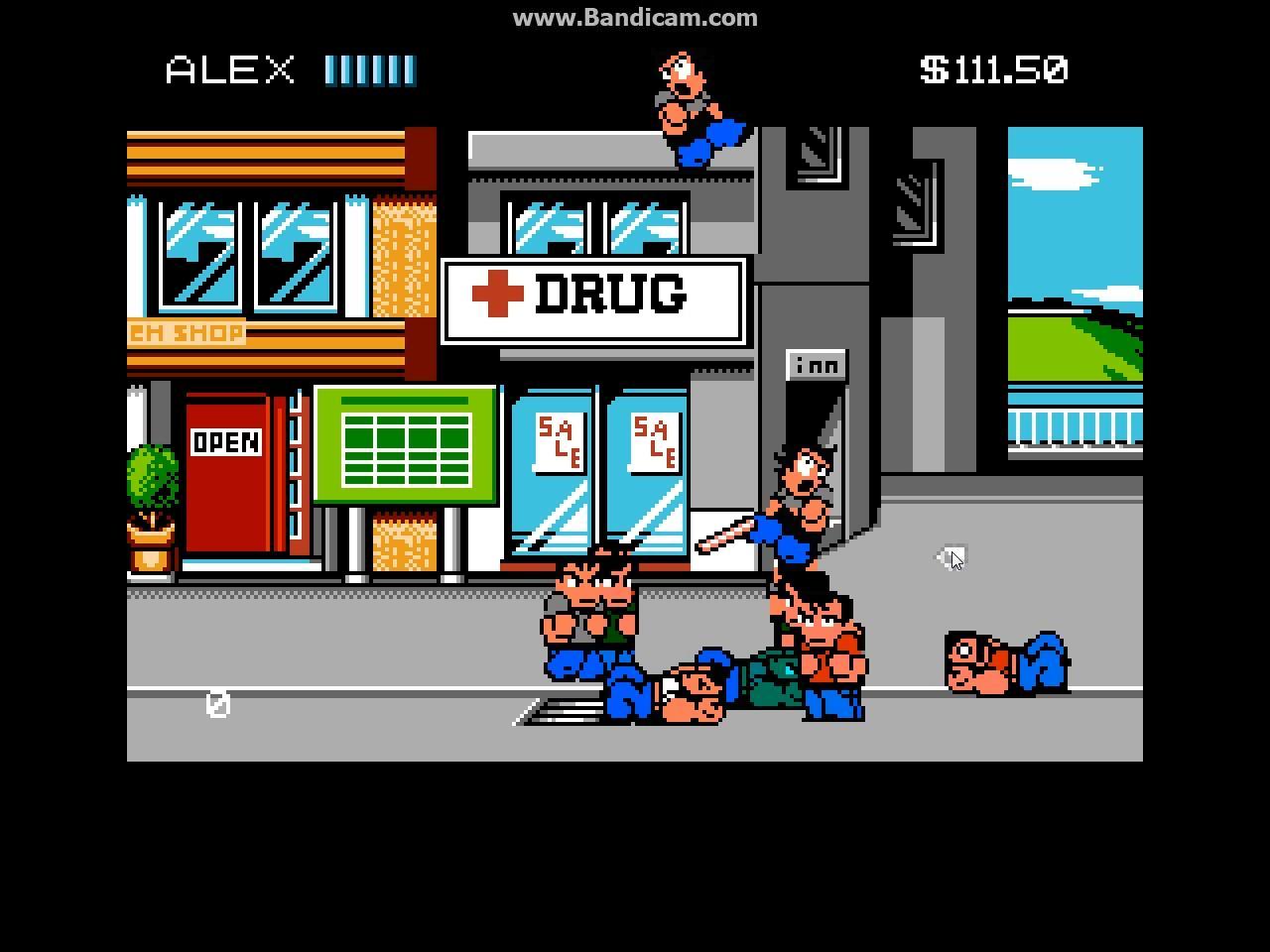
Task: Click the gang member running on the rooftop
Action: coord(690,99)
